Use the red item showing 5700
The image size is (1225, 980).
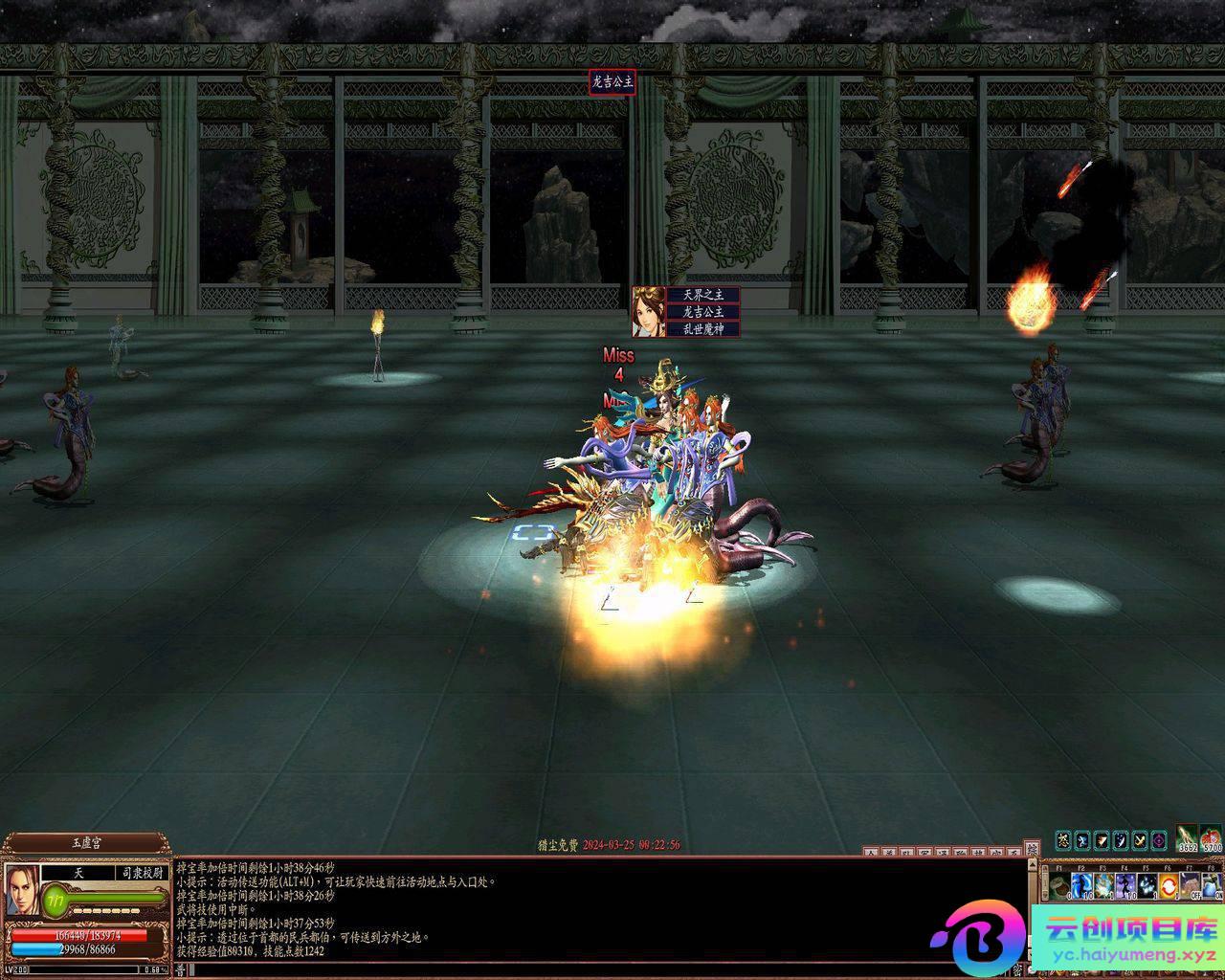point(1212,838)
